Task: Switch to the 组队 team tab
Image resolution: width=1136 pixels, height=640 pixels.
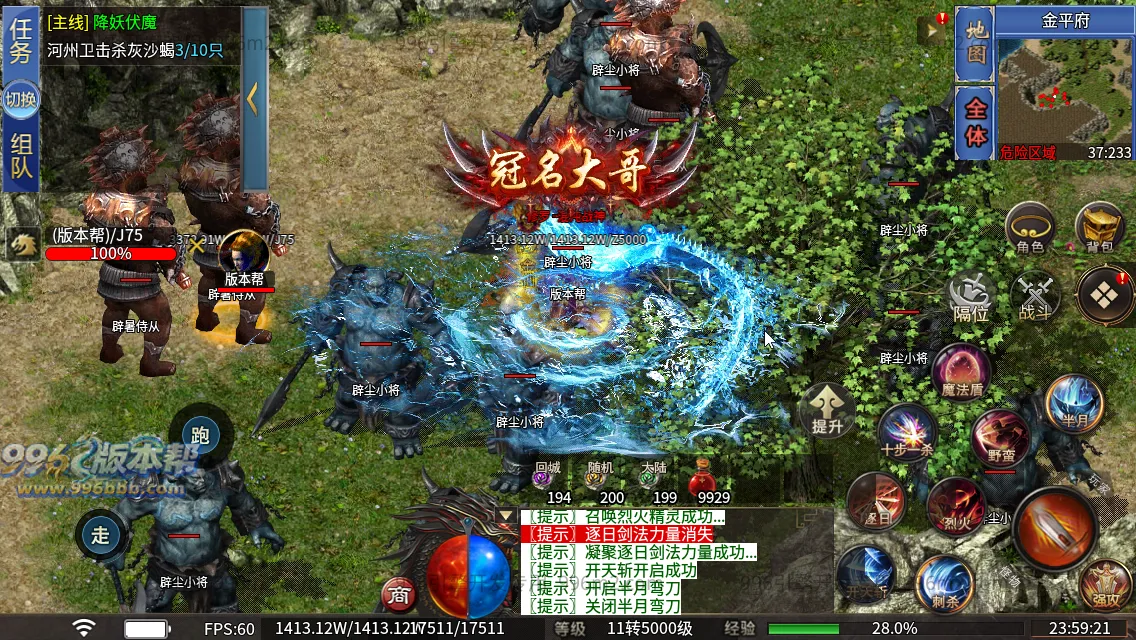Action: 20,157
